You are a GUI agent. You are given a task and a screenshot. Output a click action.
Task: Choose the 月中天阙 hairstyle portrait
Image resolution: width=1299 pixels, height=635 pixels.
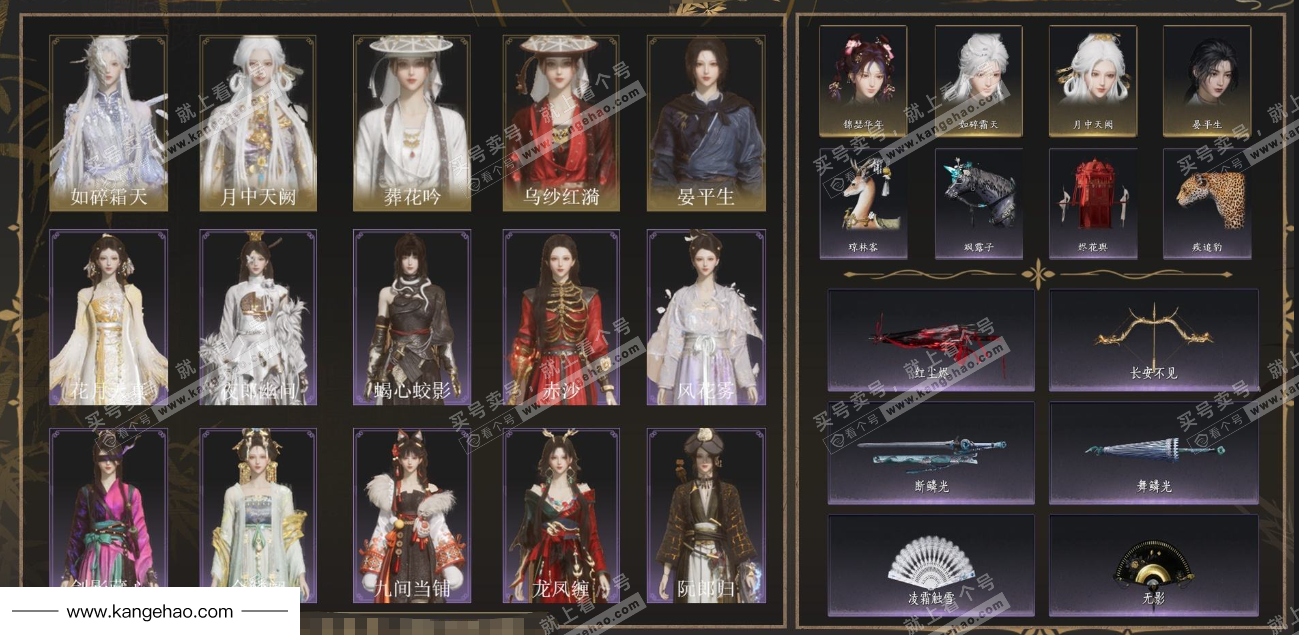1093,80
